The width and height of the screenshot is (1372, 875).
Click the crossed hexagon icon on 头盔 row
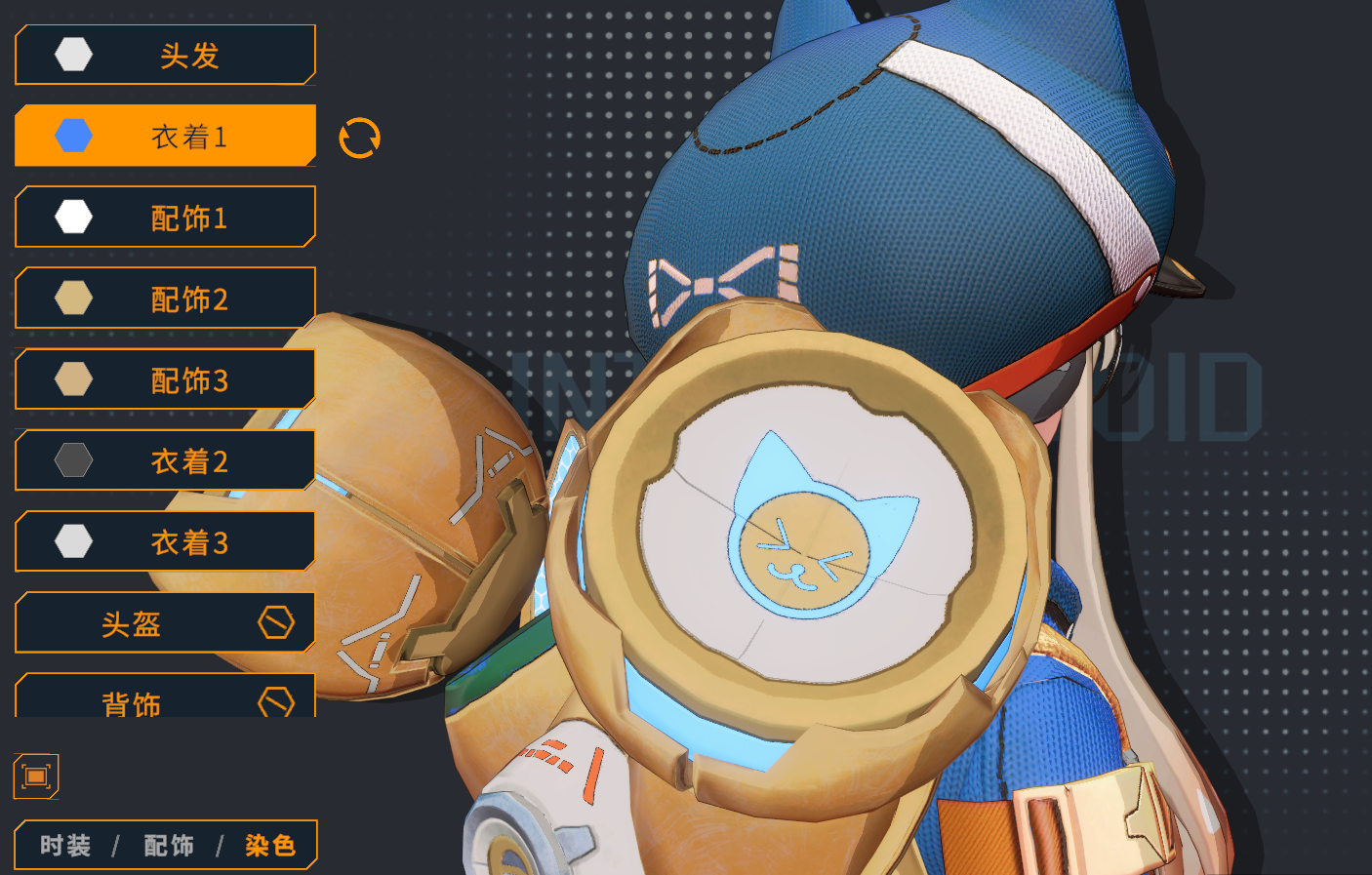tap(276, 622)
